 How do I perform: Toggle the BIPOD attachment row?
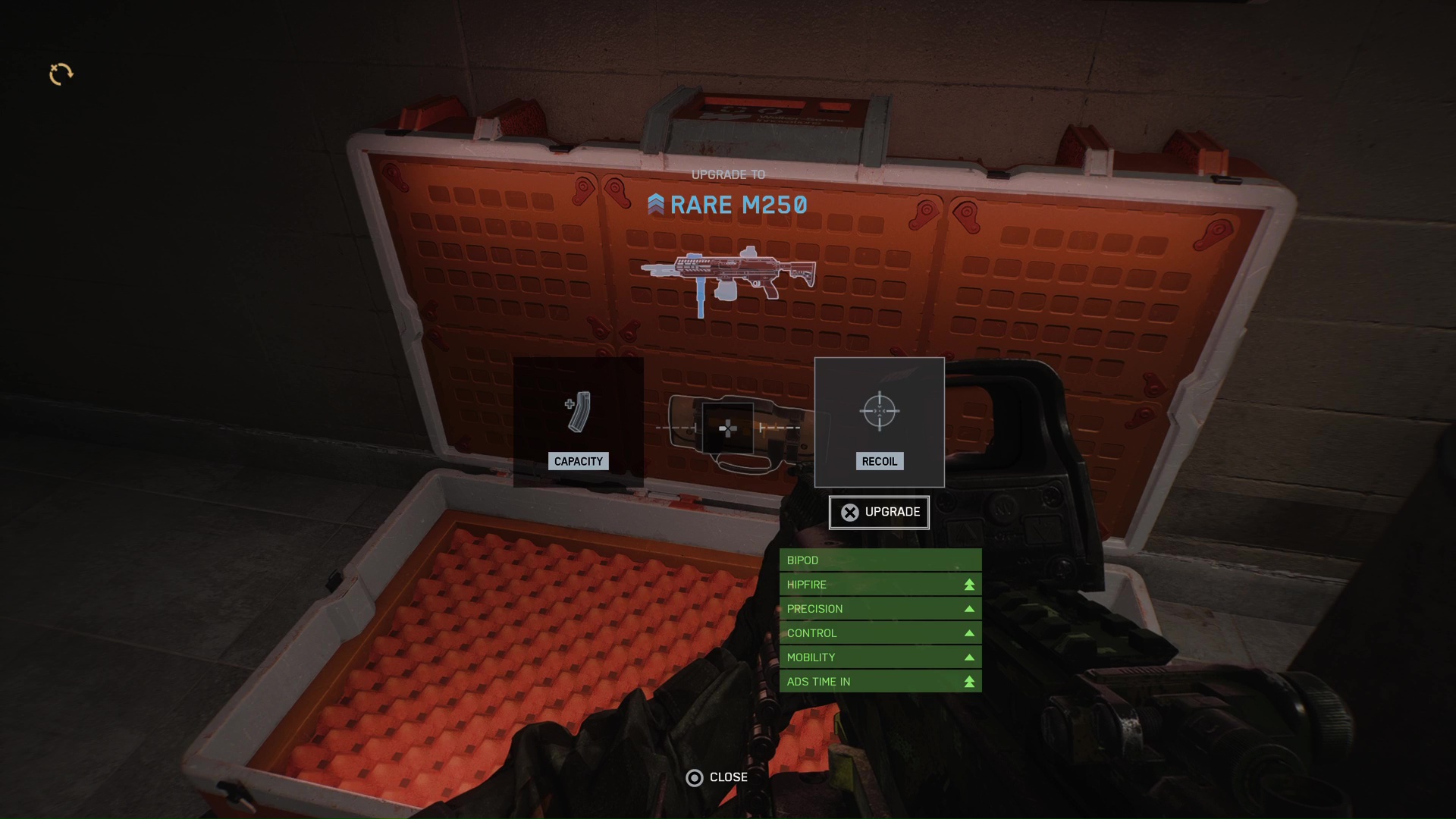pos(880,560)
